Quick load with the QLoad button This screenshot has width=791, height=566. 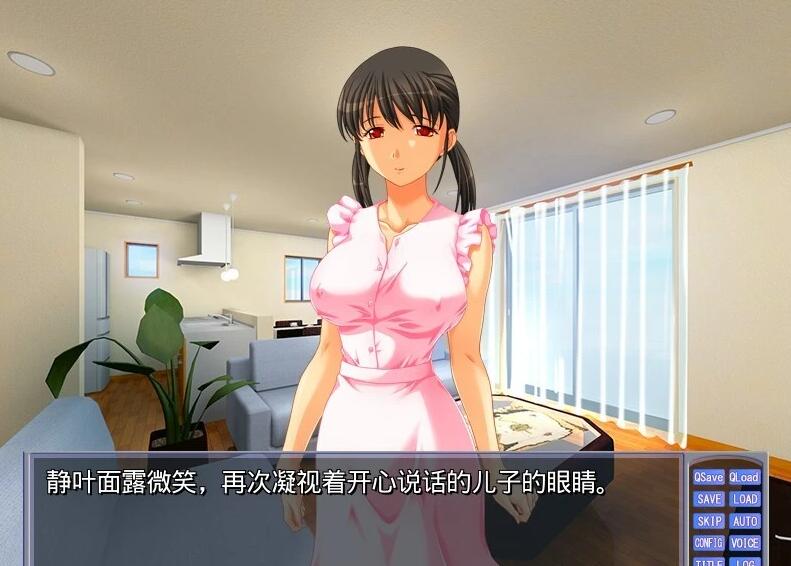point(744,477)
